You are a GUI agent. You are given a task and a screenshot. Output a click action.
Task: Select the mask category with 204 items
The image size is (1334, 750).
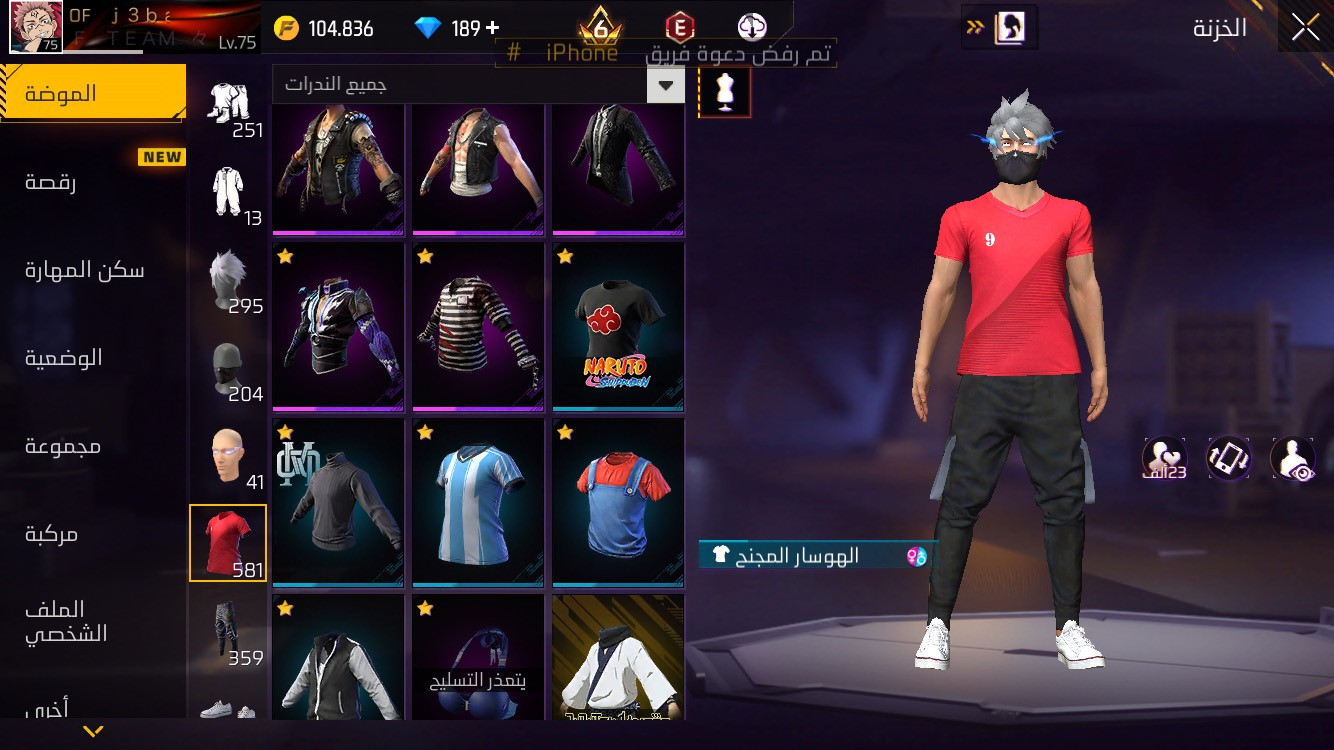(x=228, y=367)
